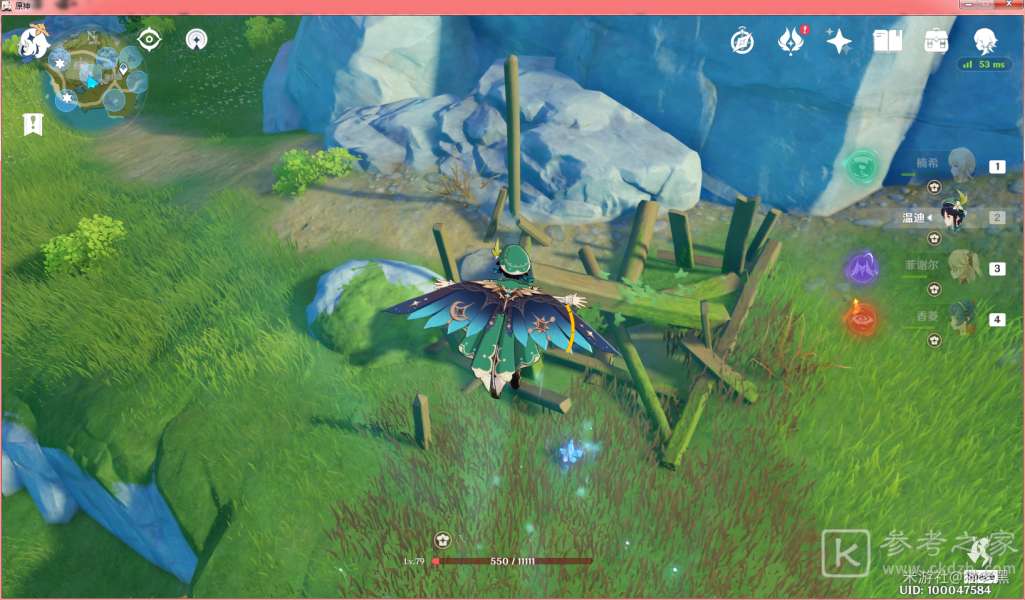Viewport: 1025px width, 600px height.
Task: Click the orange Pyro swirl skill icon
Action: click(862, 319)
